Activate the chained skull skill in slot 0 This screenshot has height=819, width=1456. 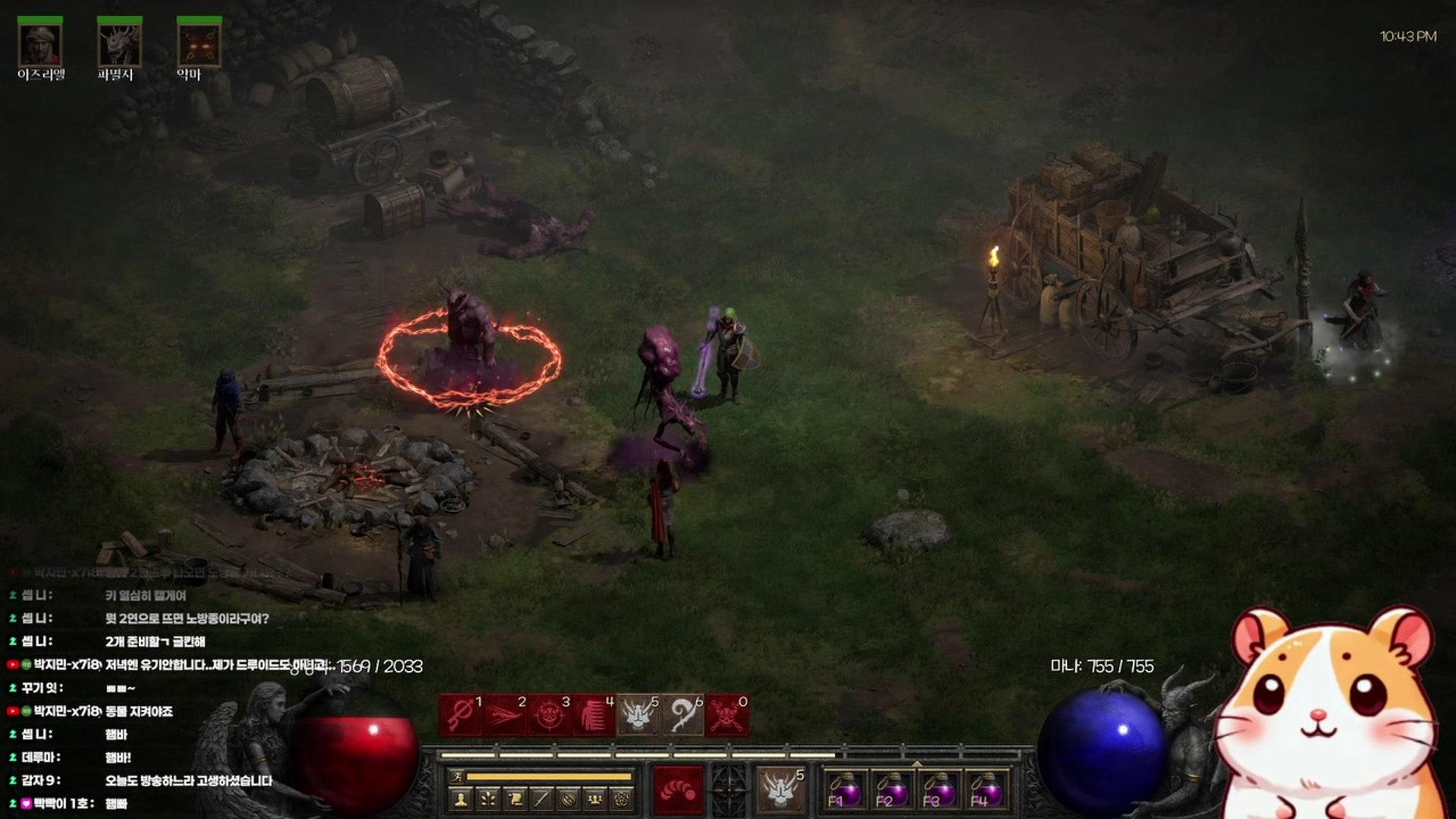click(x=727, y=715)
